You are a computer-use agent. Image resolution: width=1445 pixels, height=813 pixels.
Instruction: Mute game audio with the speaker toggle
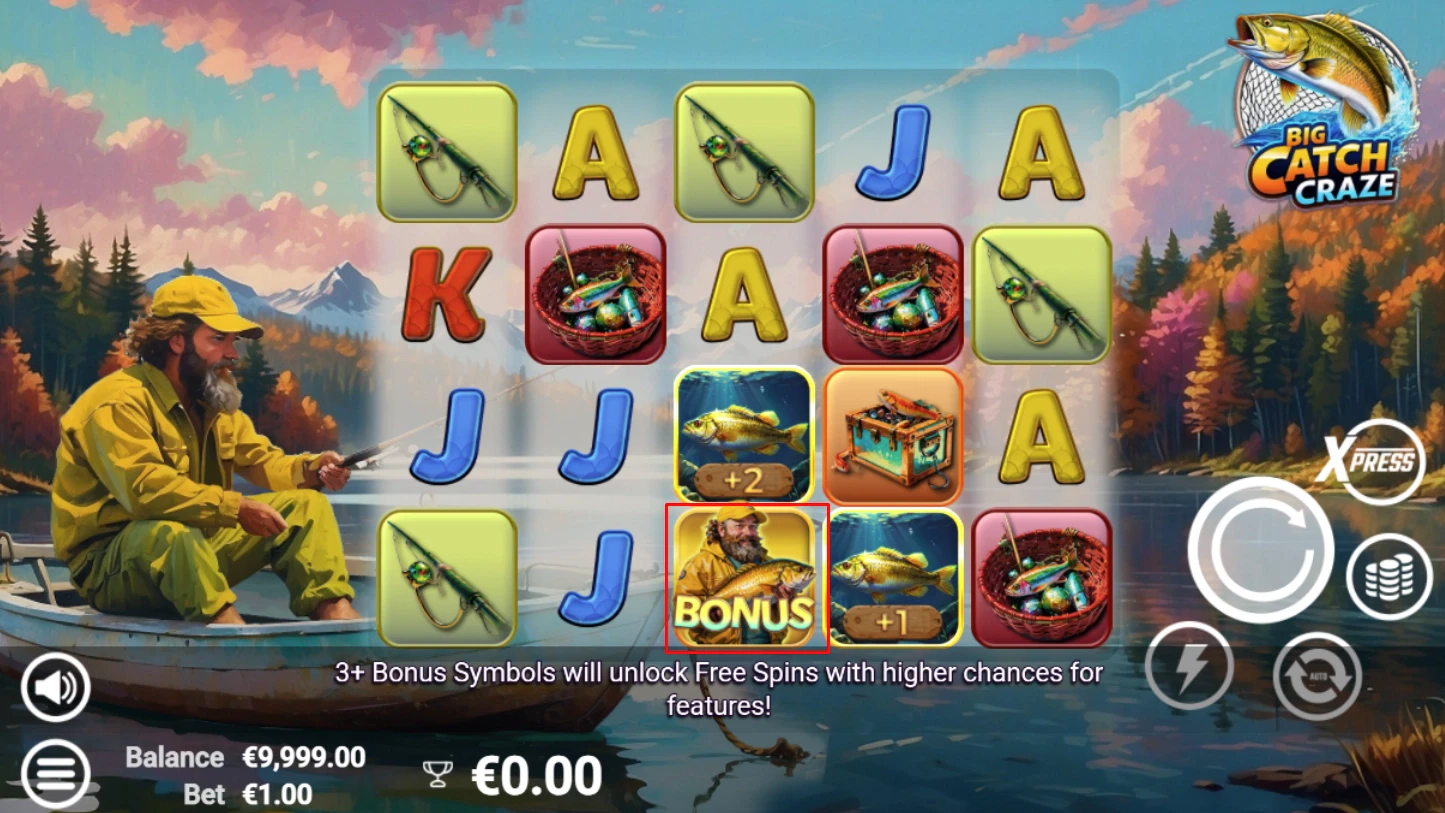click(55, 686)
